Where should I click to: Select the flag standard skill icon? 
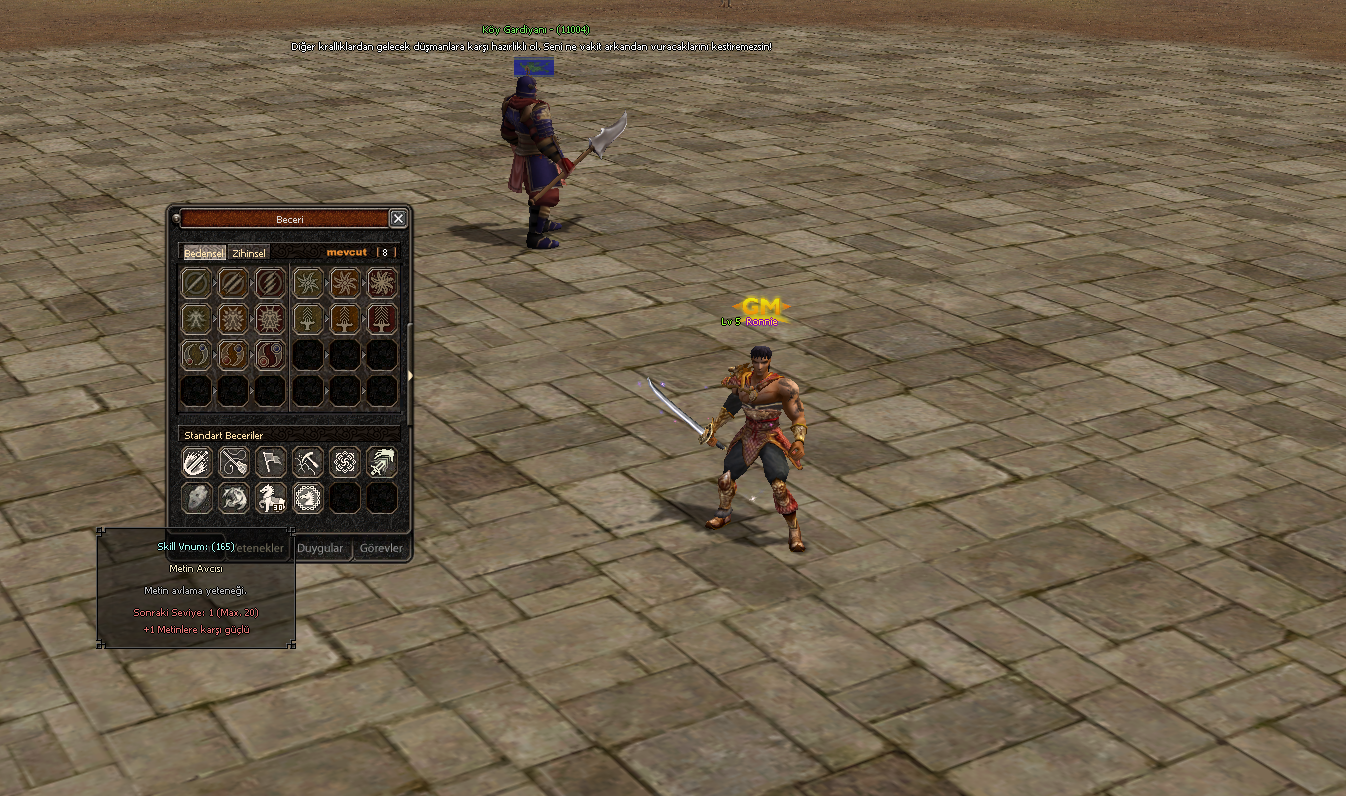(x=271, y=461)
